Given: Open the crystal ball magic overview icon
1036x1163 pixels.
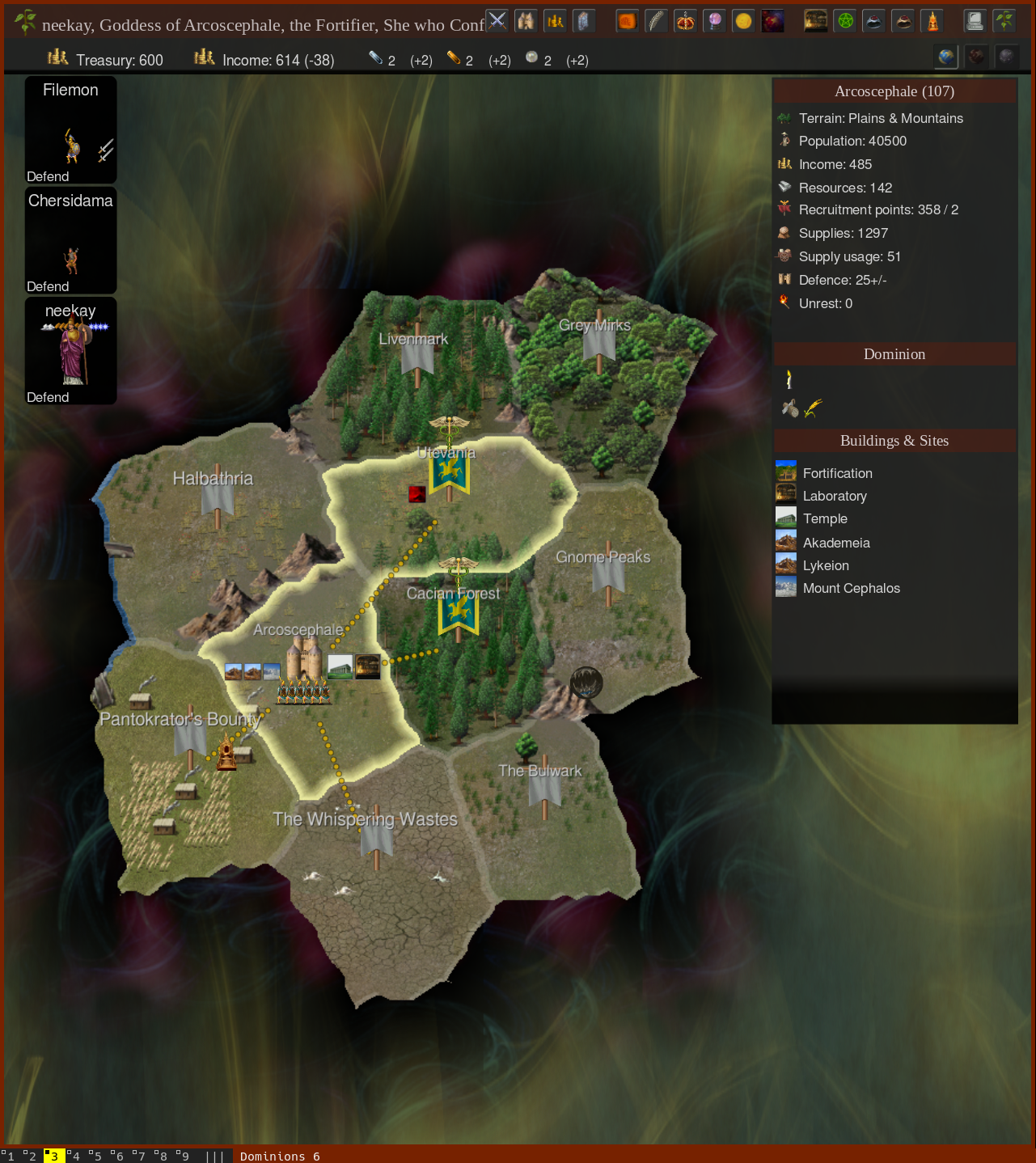Looking at the screenshot, I should (714, 22).
